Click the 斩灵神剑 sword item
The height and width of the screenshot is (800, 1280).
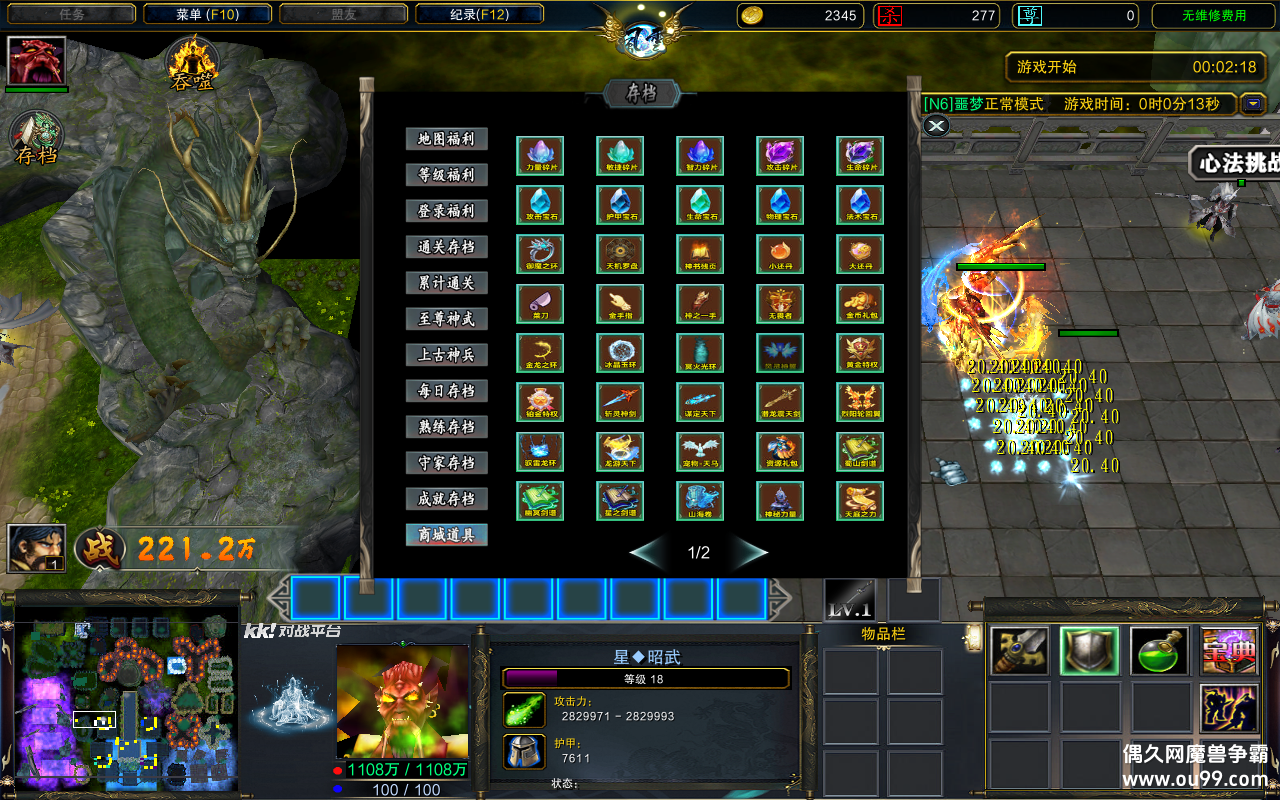[620, 402]
